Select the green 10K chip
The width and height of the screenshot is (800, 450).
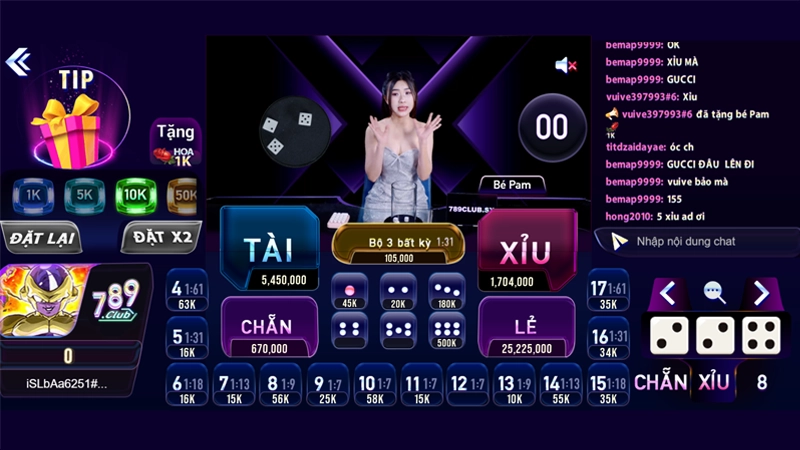(x=136, y=194)
